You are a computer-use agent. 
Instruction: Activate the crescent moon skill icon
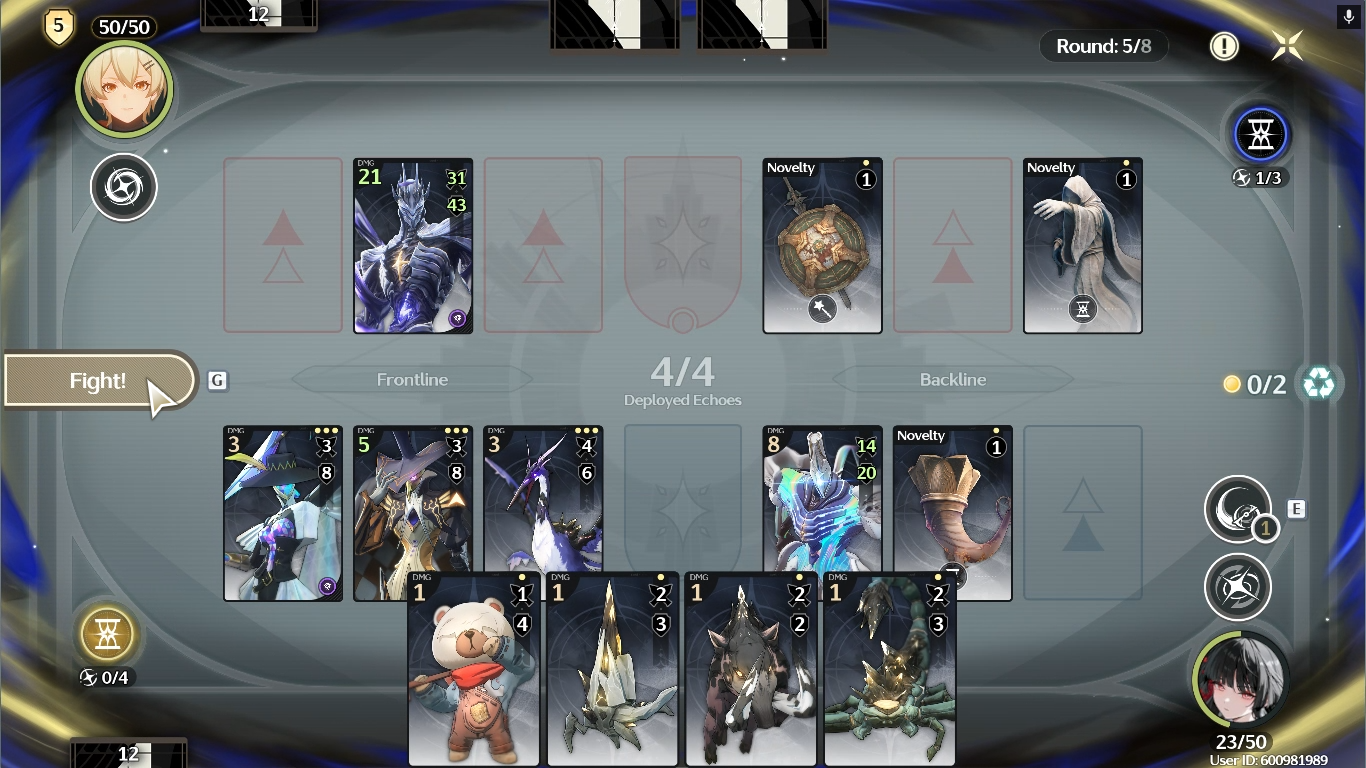click(1238, 509)
